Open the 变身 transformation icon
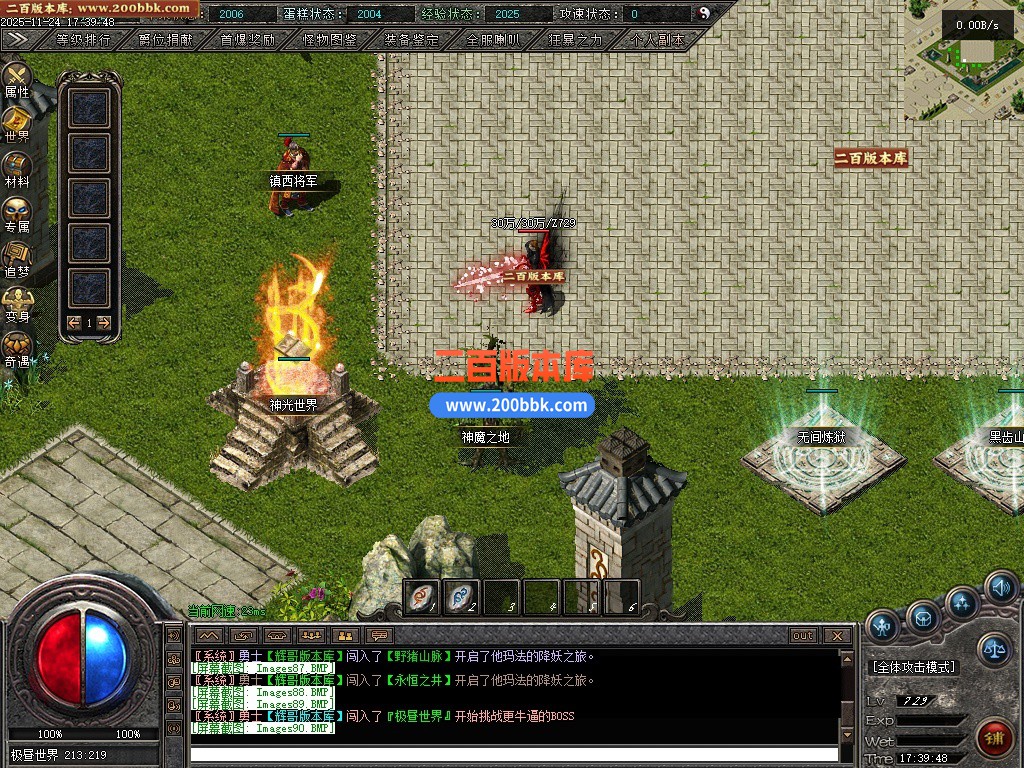The image size is (1024, 768). click(17, 303)
